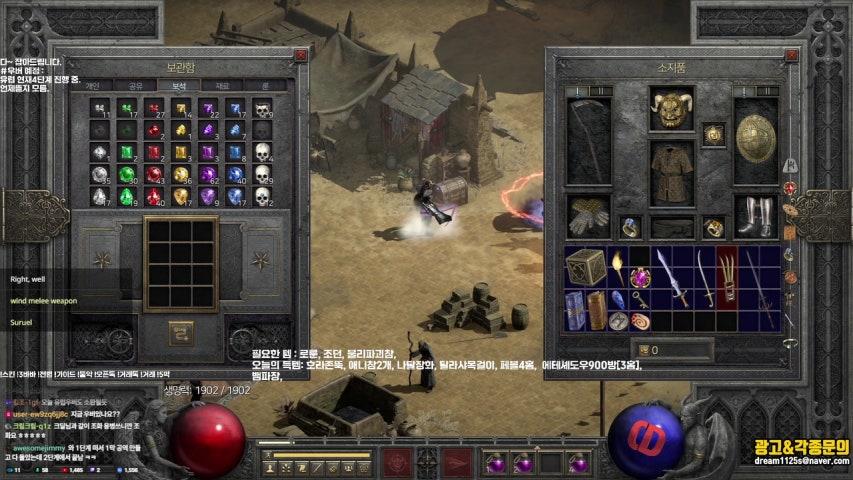Switch to the personal stash tab
The width and height of the screenshot is (853, 480).
pyautogui.click(x=91, y=86)
